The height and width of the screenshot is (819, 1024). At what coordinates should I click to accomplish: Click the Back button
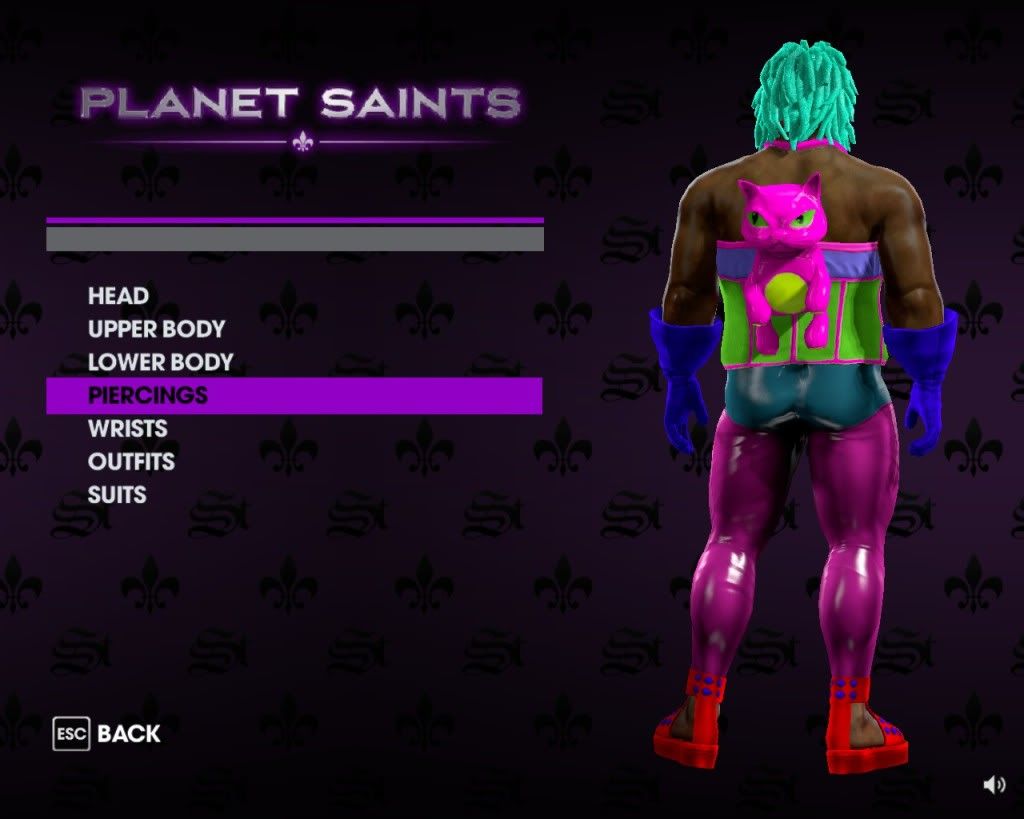(108, 734)
